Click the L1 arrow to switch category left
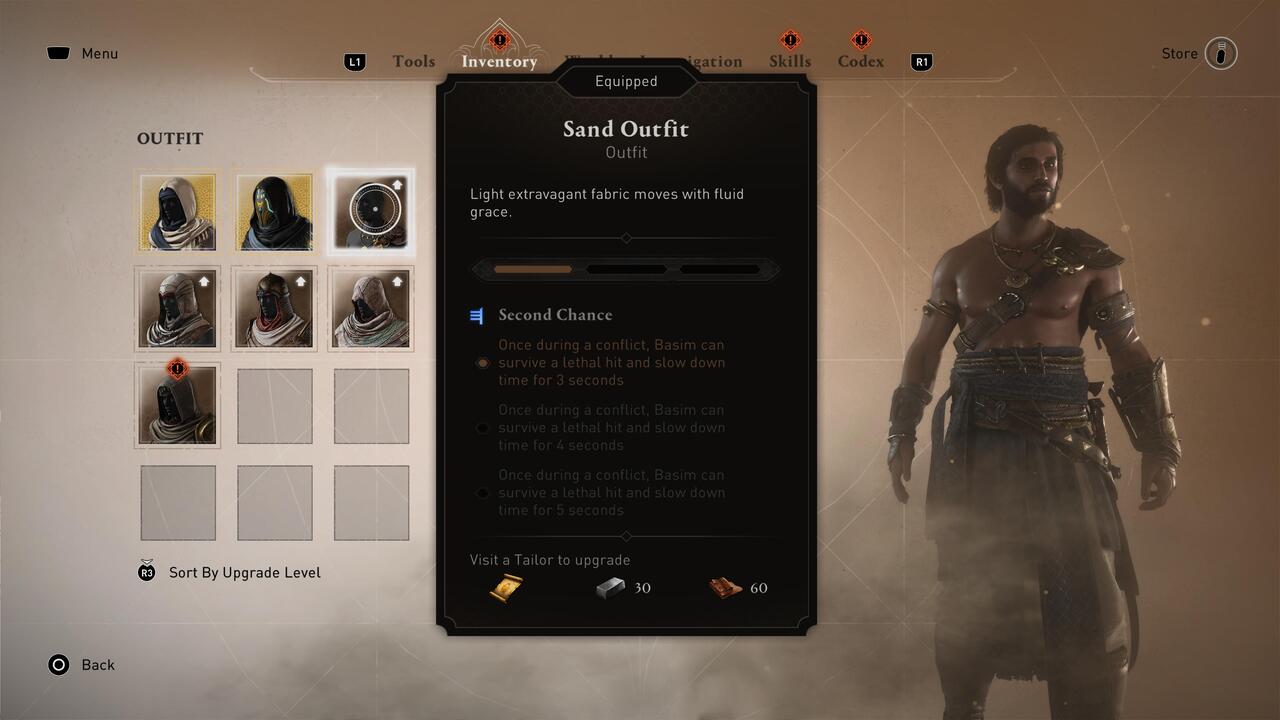Screen dimensions: 1280x720 point(355,61)
